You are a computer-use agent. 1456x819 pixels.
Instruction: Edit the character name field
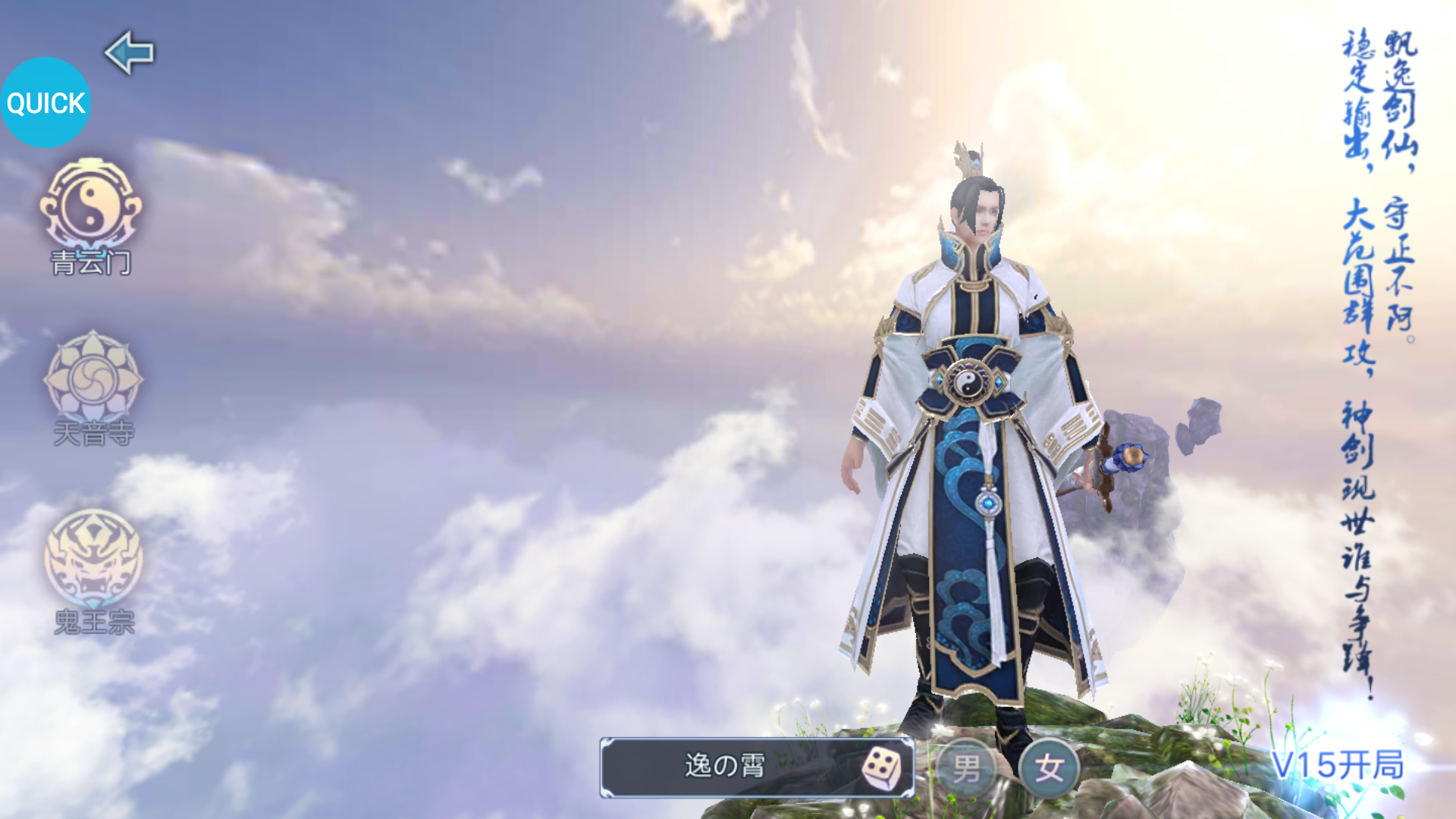724,767
